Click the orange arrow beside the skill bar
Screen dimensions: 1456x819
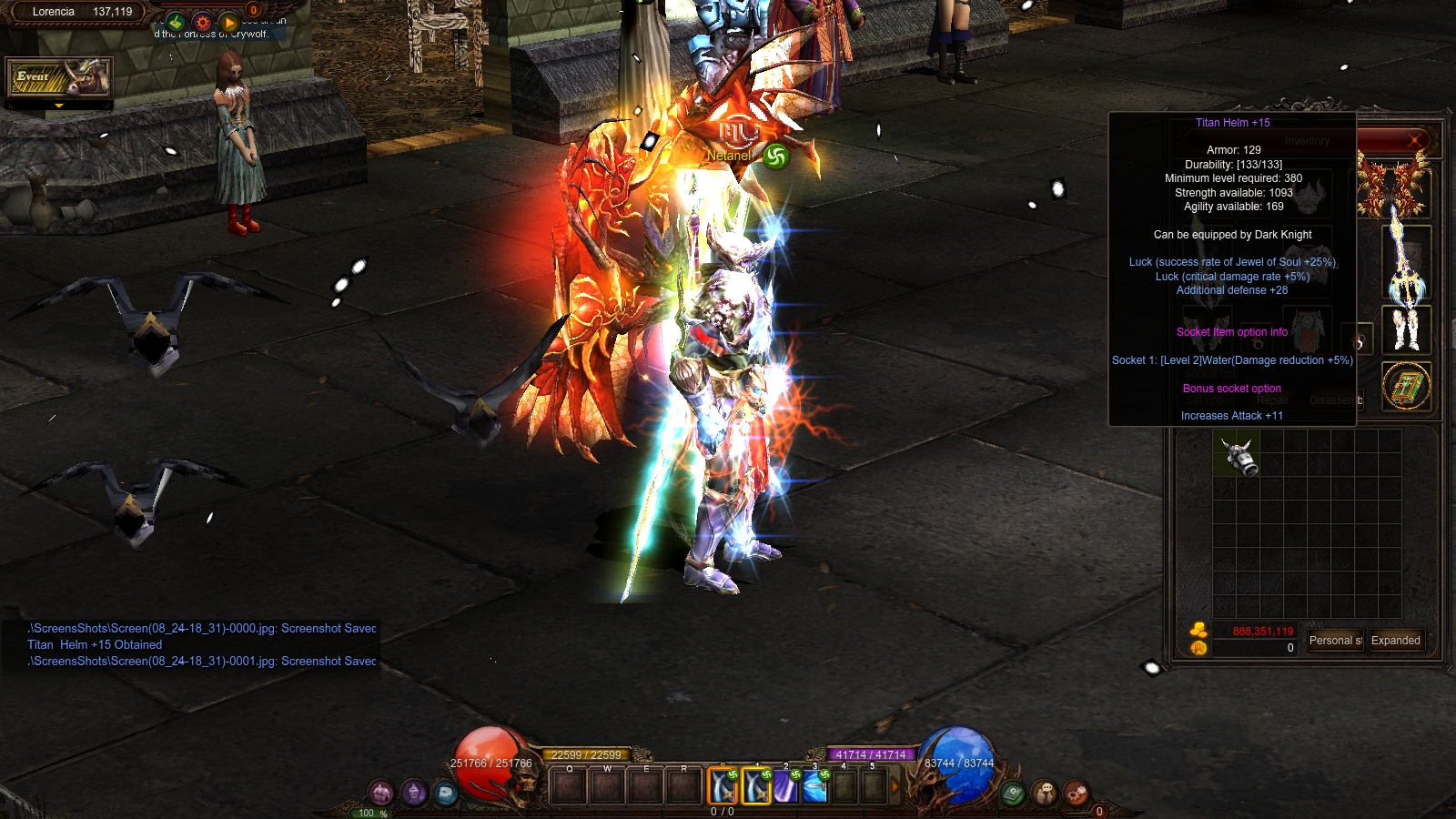895,786
